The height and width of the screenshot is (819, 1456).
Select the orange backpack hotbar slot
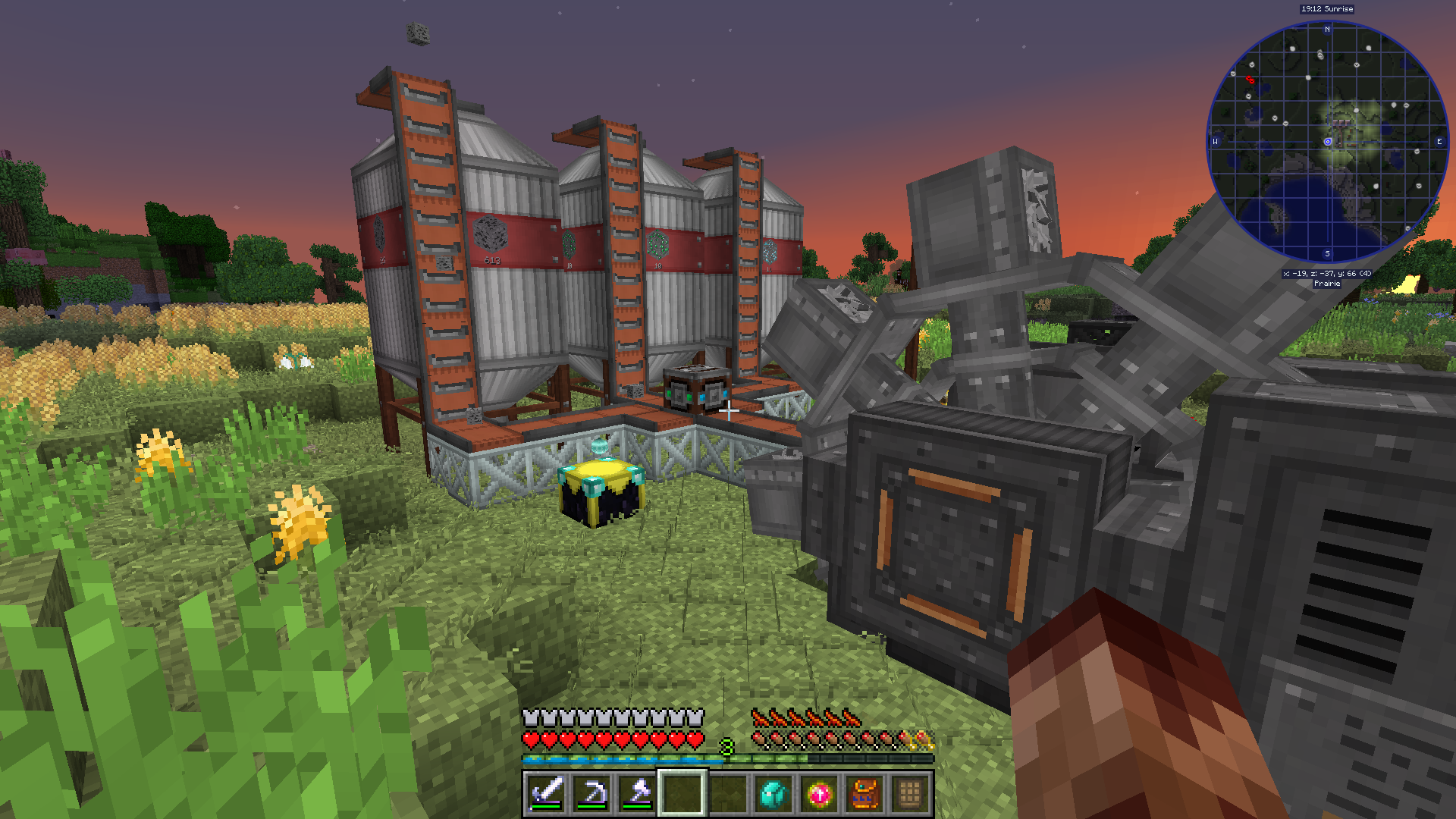pos(864,794)
